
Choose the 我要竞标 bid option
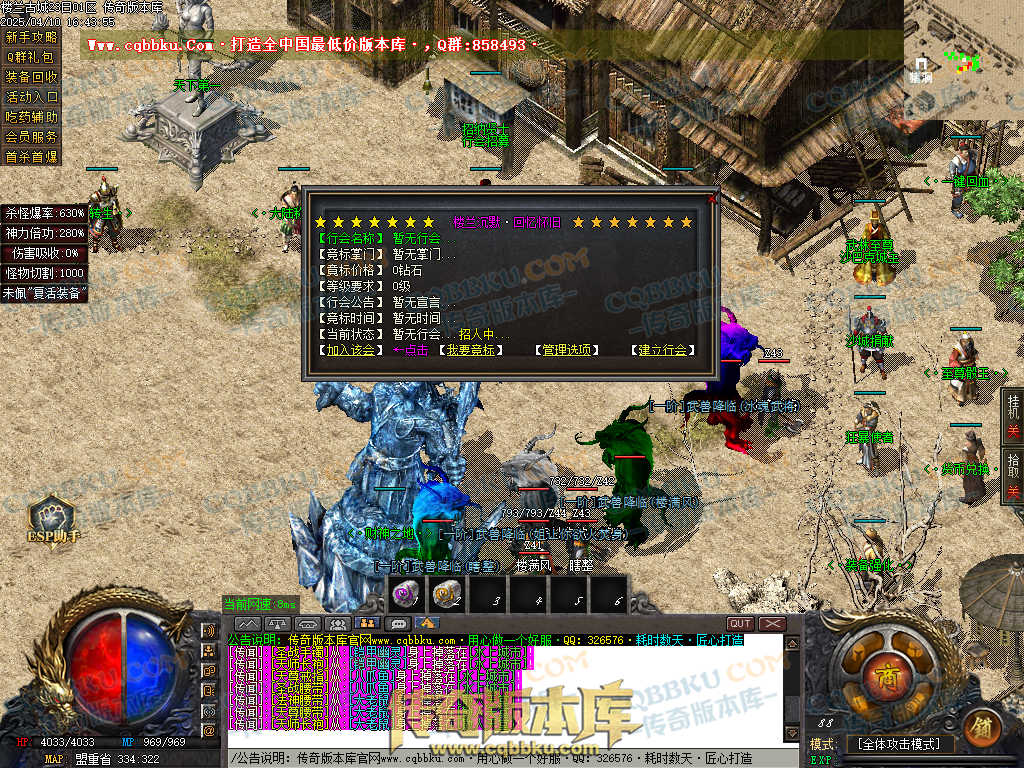470,351
